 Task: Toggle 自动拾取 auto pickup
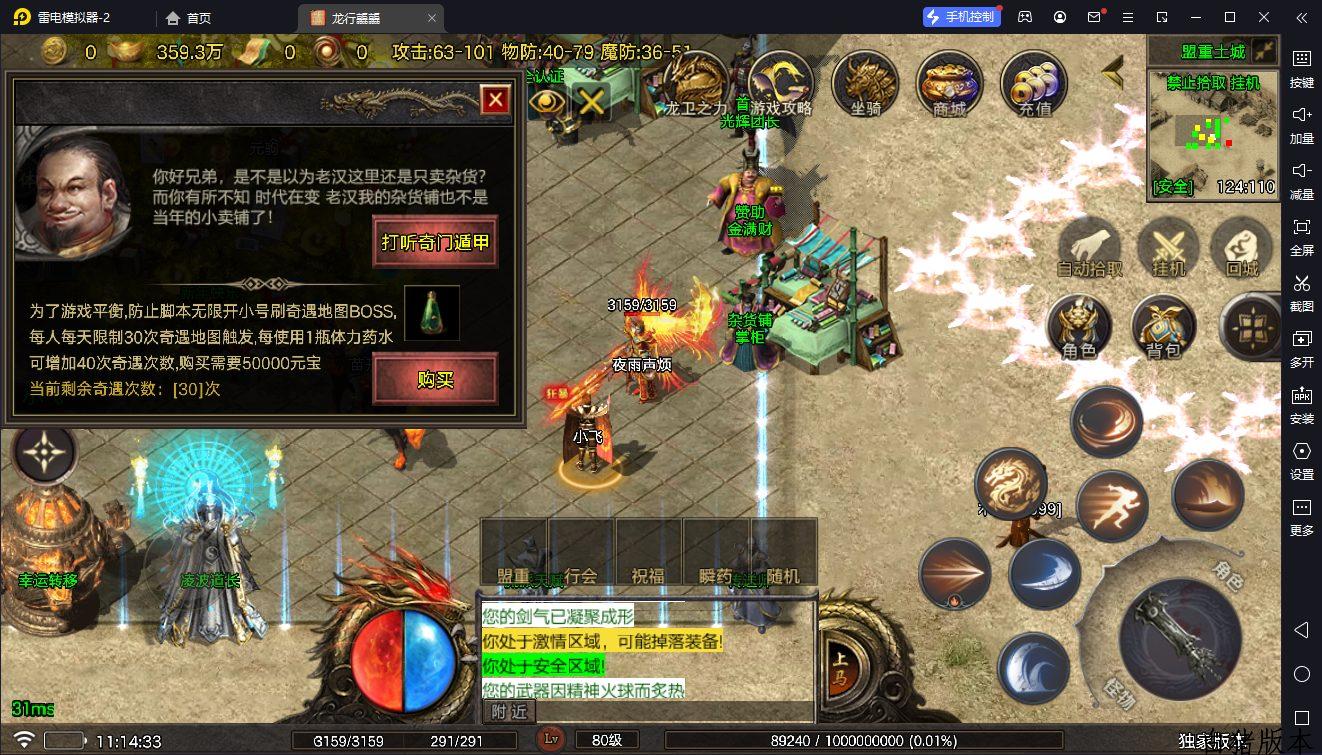coord(1091,248)
